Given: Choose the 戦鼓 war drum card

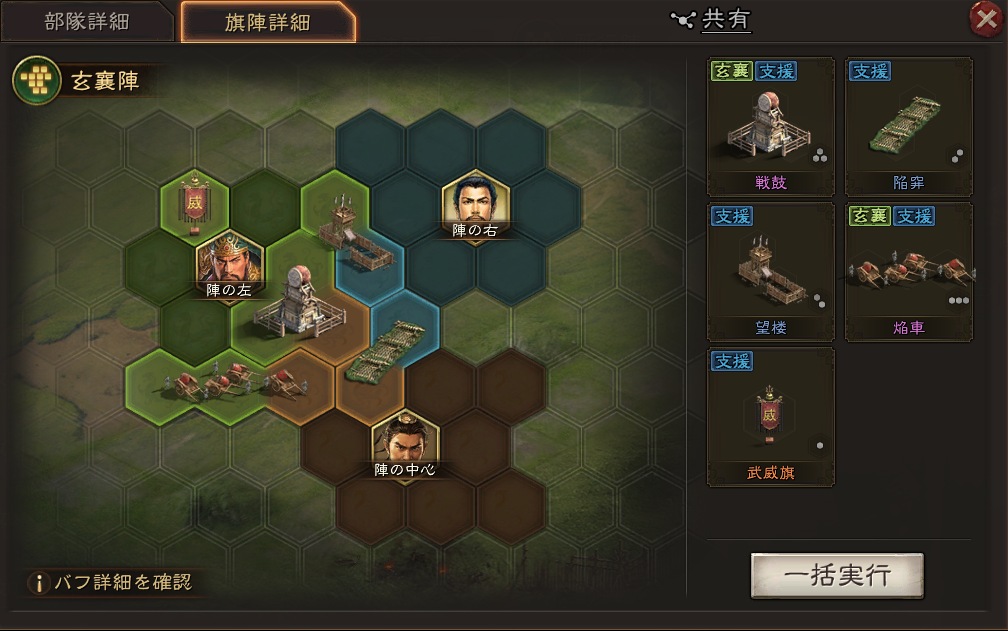Looking at the screenshot, I should pos(770,127).
